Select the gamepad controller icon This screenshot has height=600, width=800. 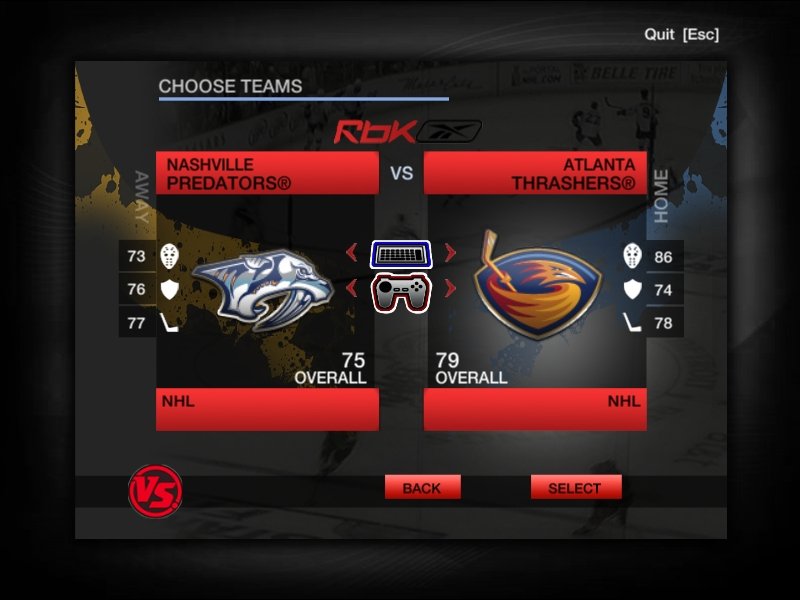coord(401,291)
